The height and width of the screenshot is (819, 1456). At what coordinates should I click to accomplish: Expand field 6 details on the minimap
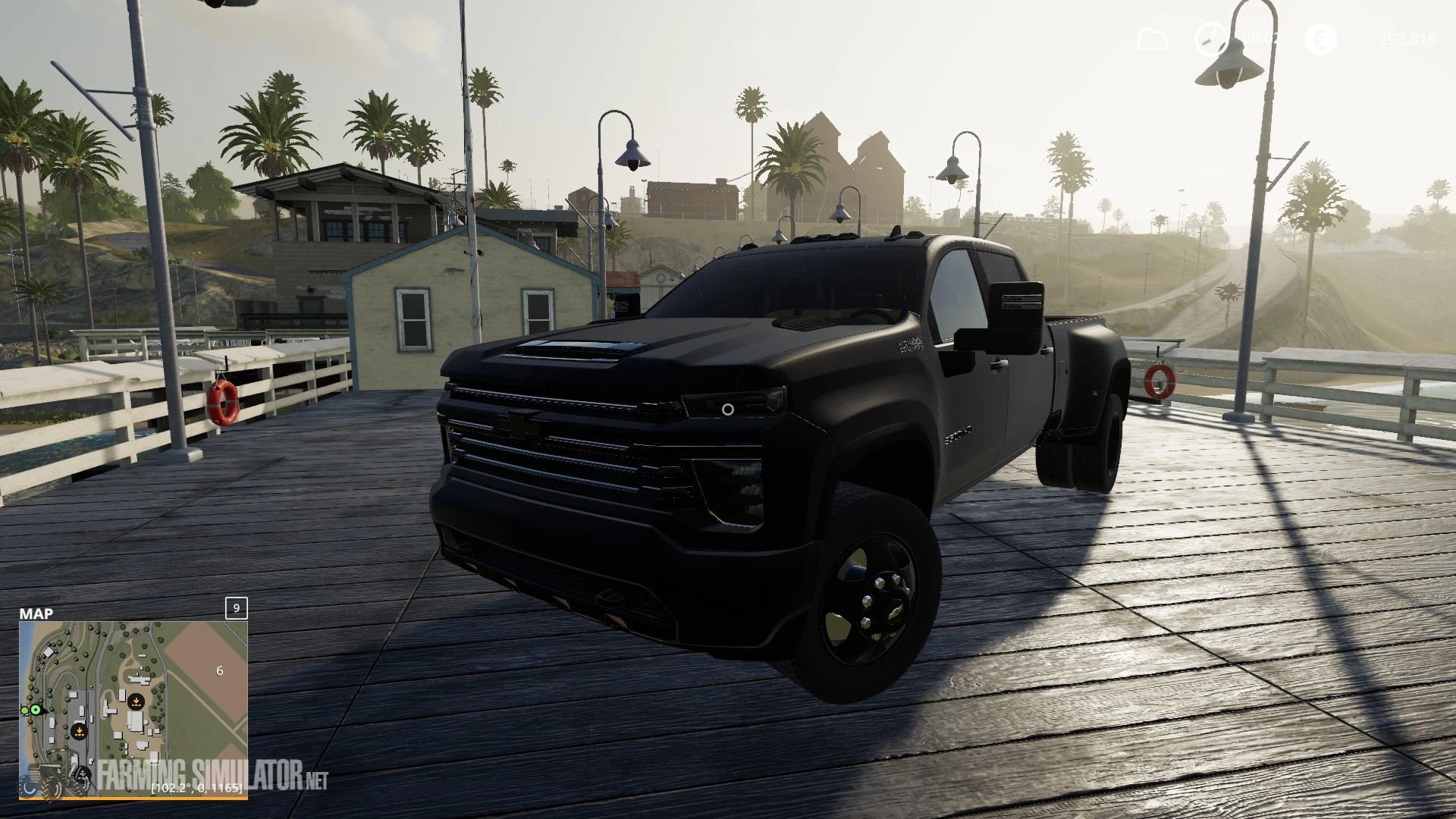coord(220,671)
